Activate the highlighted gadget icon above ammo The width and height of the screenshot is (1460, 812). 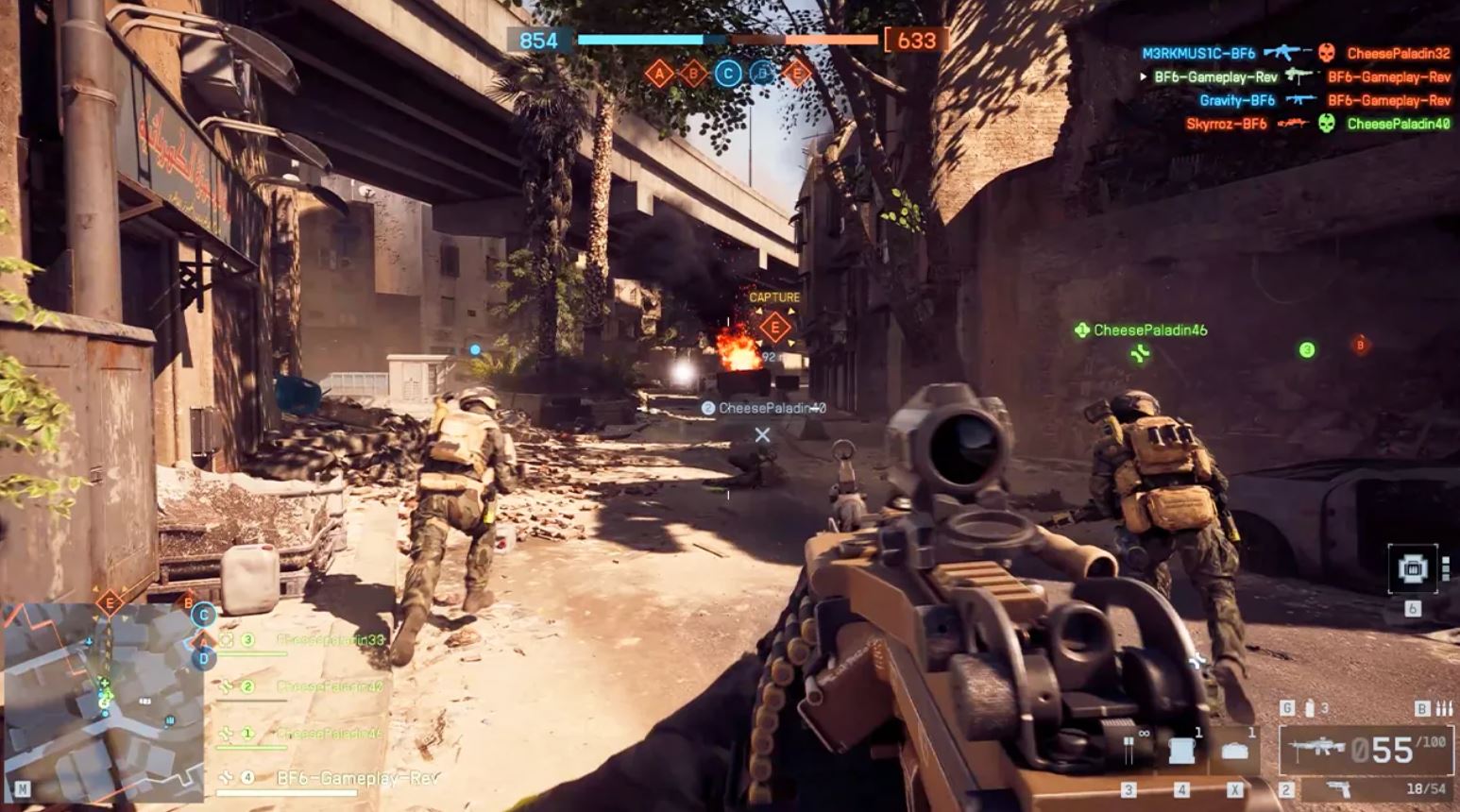pyautogui.click(x=1413, y=568)
